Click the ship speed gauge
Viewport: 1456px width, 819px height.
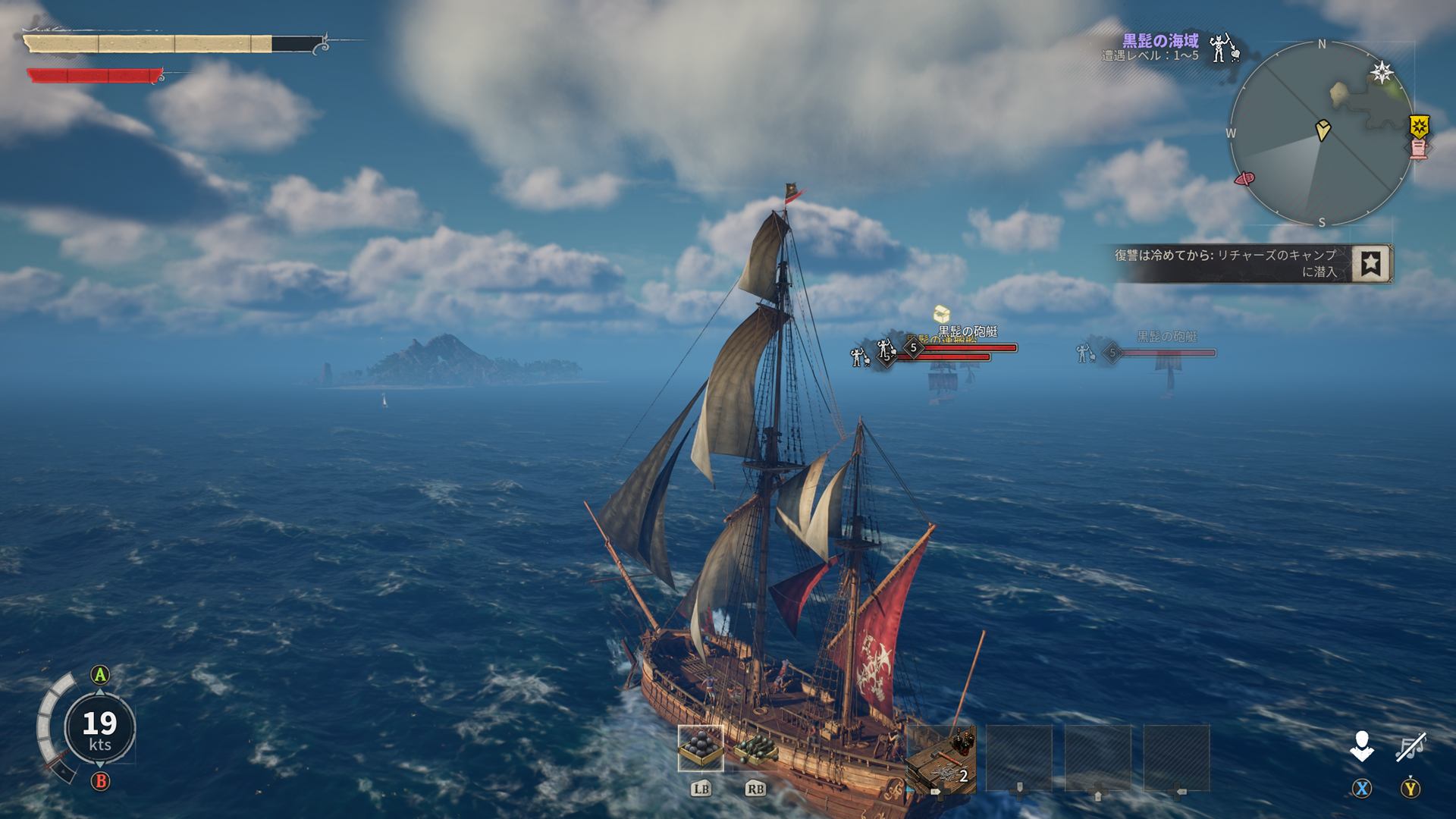(x=99, y=726)
